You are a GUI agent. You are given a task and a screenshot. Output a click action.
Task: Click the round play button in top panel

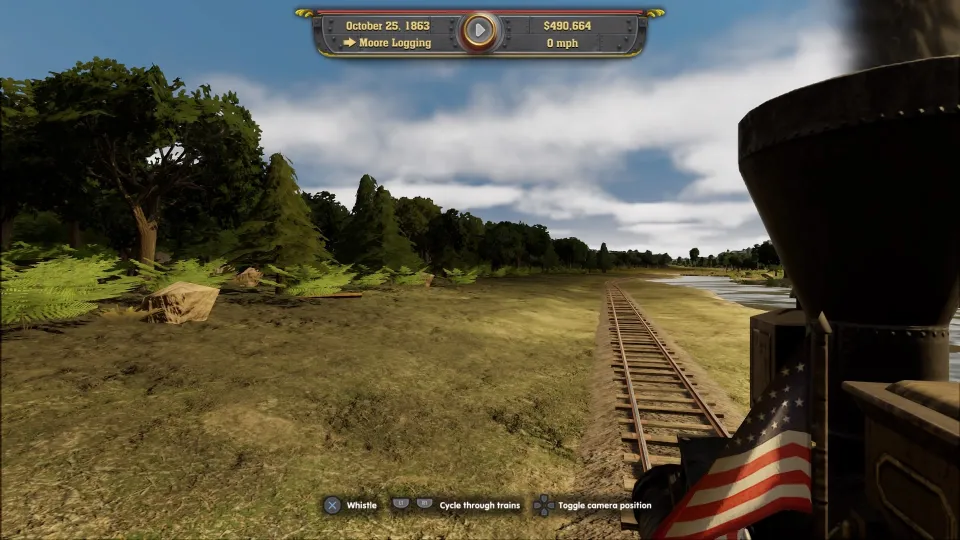coord(480,31)
